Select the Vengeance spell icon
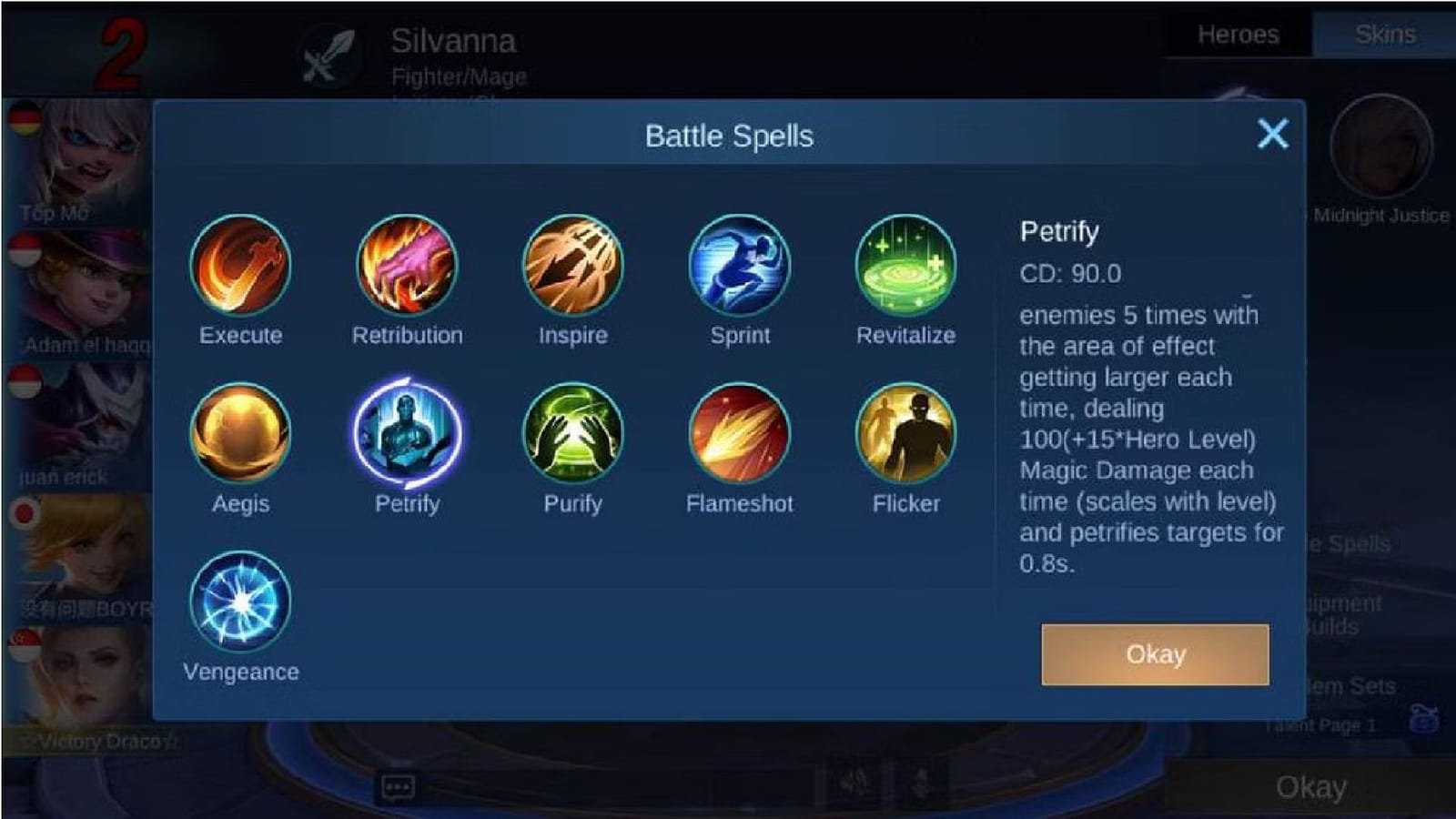 pos(240,604)
